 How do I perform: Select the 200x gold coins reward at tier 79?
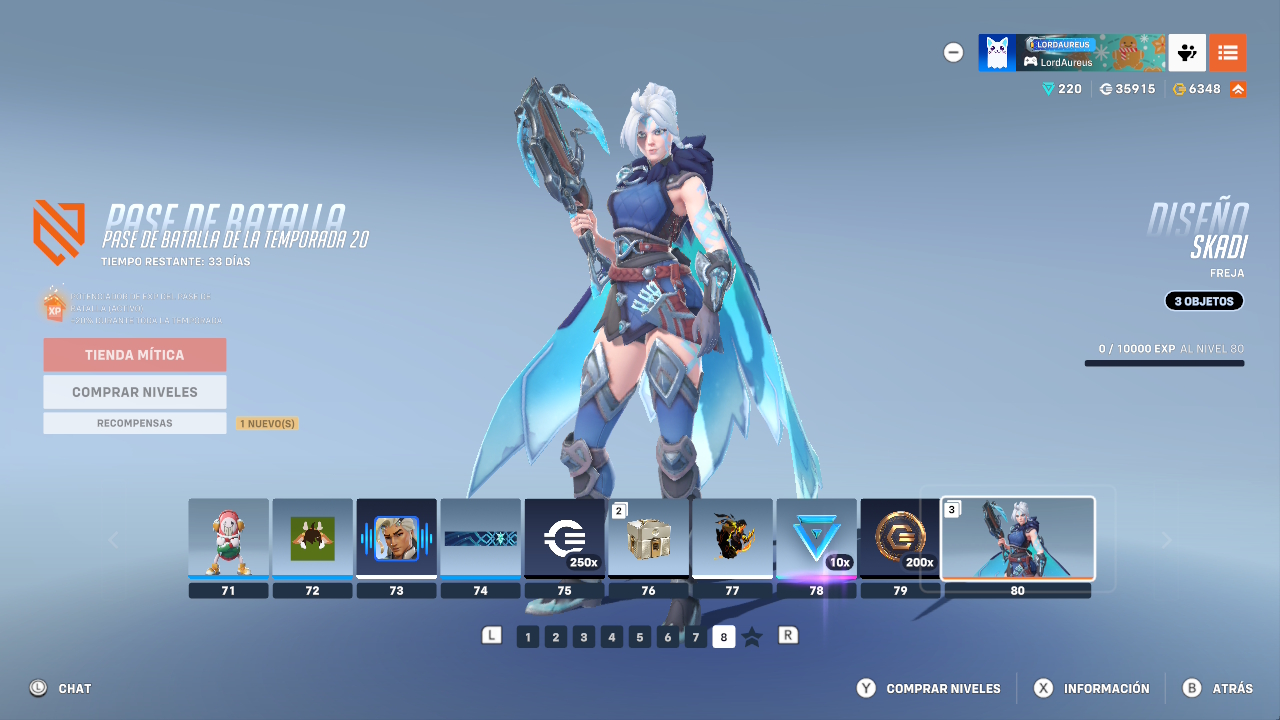click(900, 540)
